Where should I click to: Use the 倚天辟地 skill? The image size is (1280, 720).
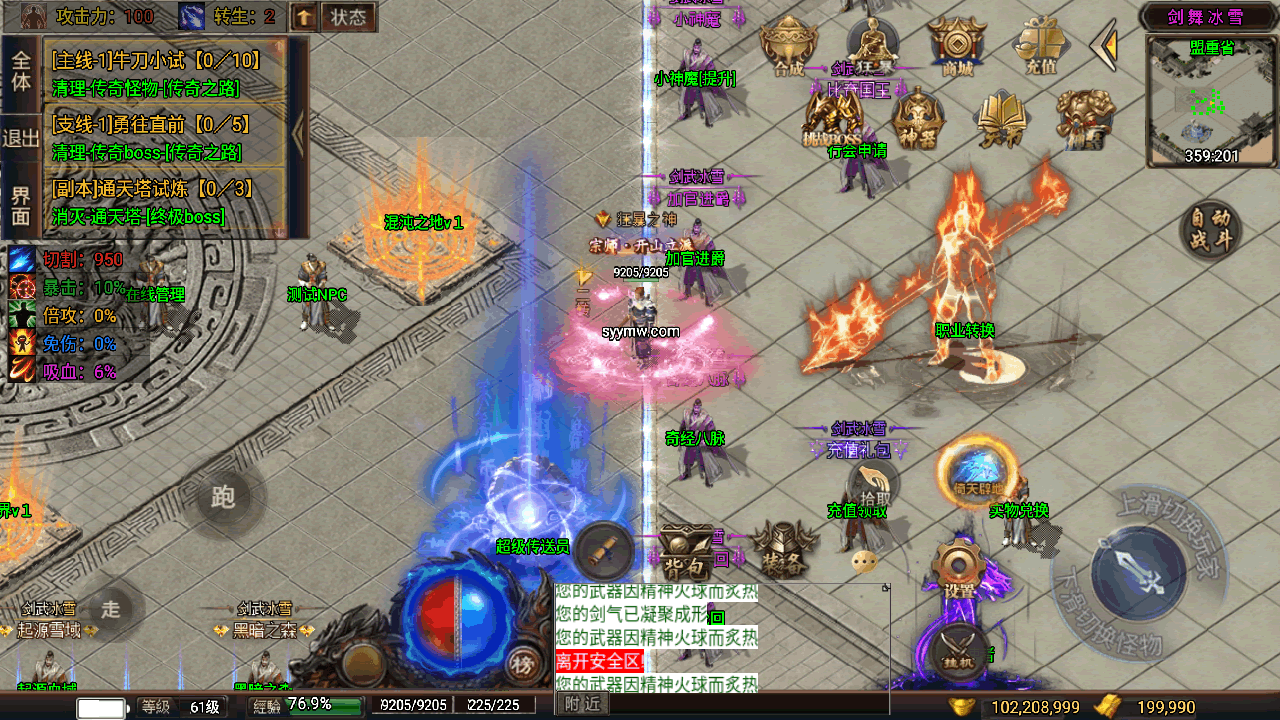[976, 470]
